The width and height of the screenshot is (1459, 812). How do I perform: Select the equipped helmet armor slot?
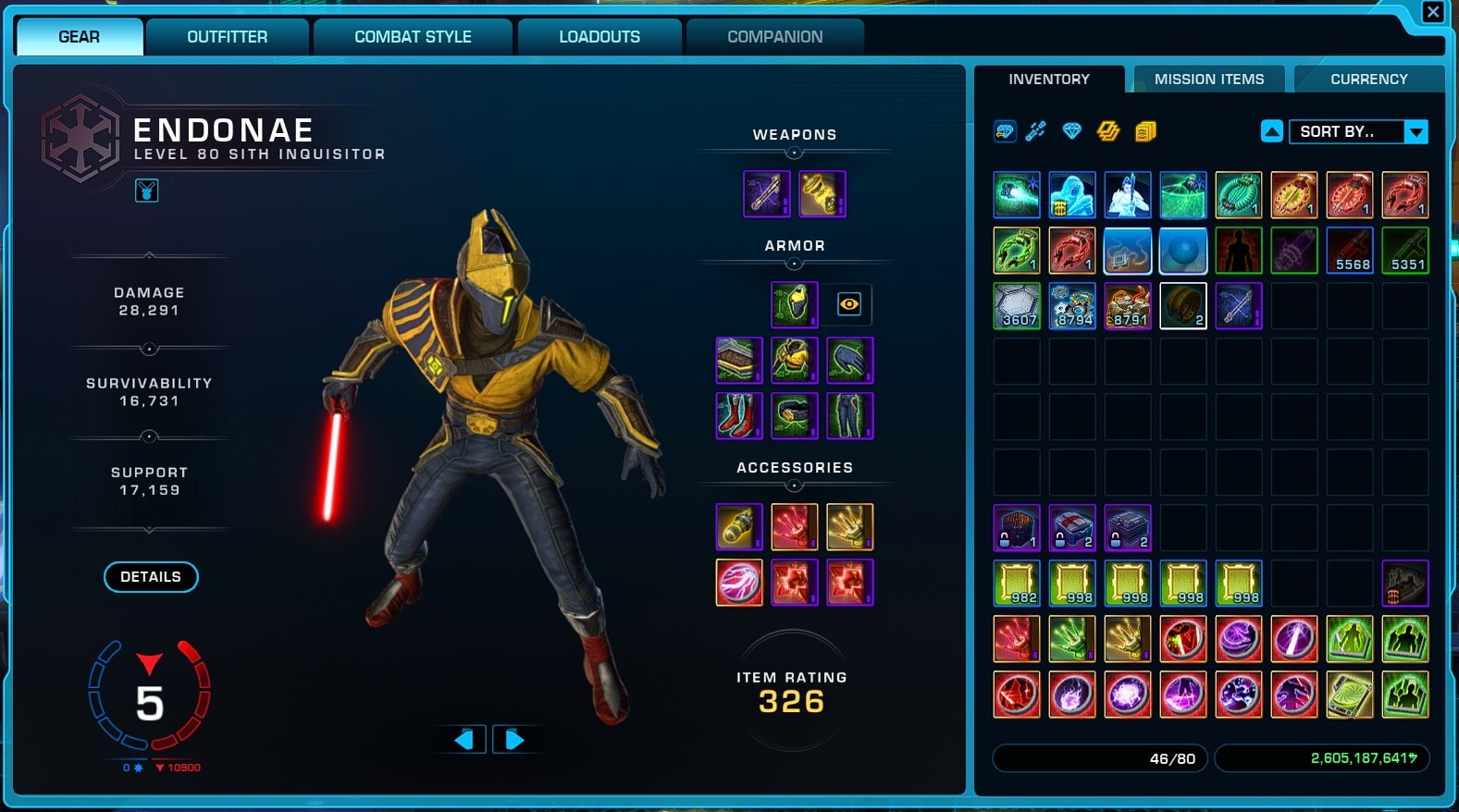click(x=794, y=304)
